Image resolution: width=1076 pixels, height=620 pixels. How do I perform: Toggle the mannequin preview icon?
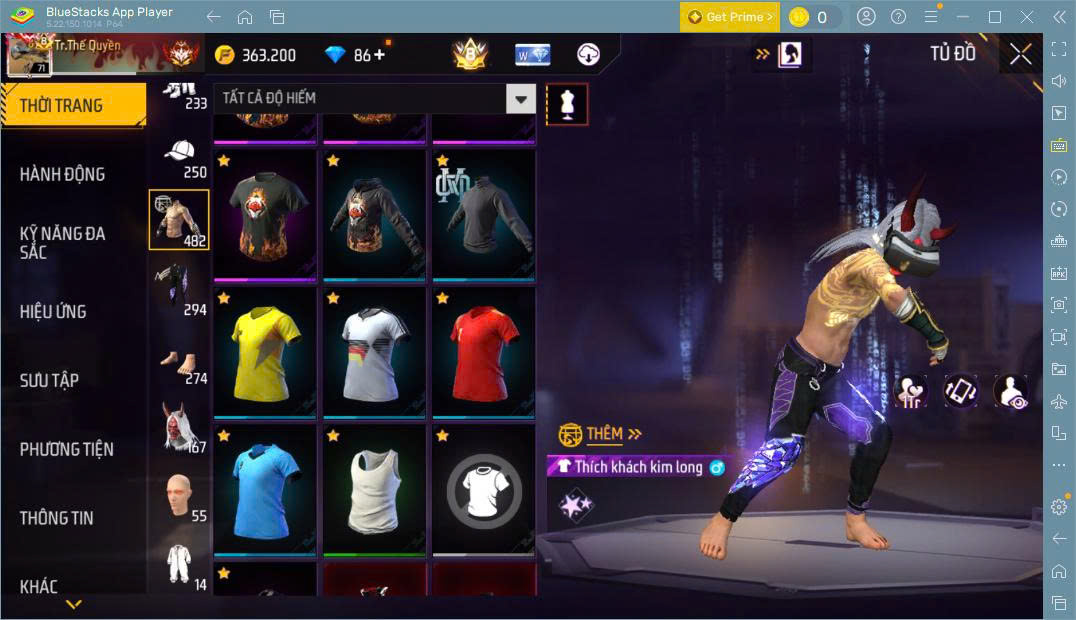(567, 104)
